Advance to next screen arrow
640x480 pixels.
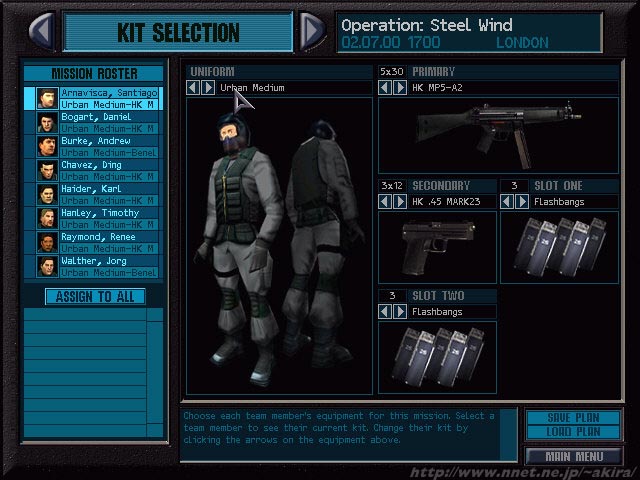(x=313, y=31)
